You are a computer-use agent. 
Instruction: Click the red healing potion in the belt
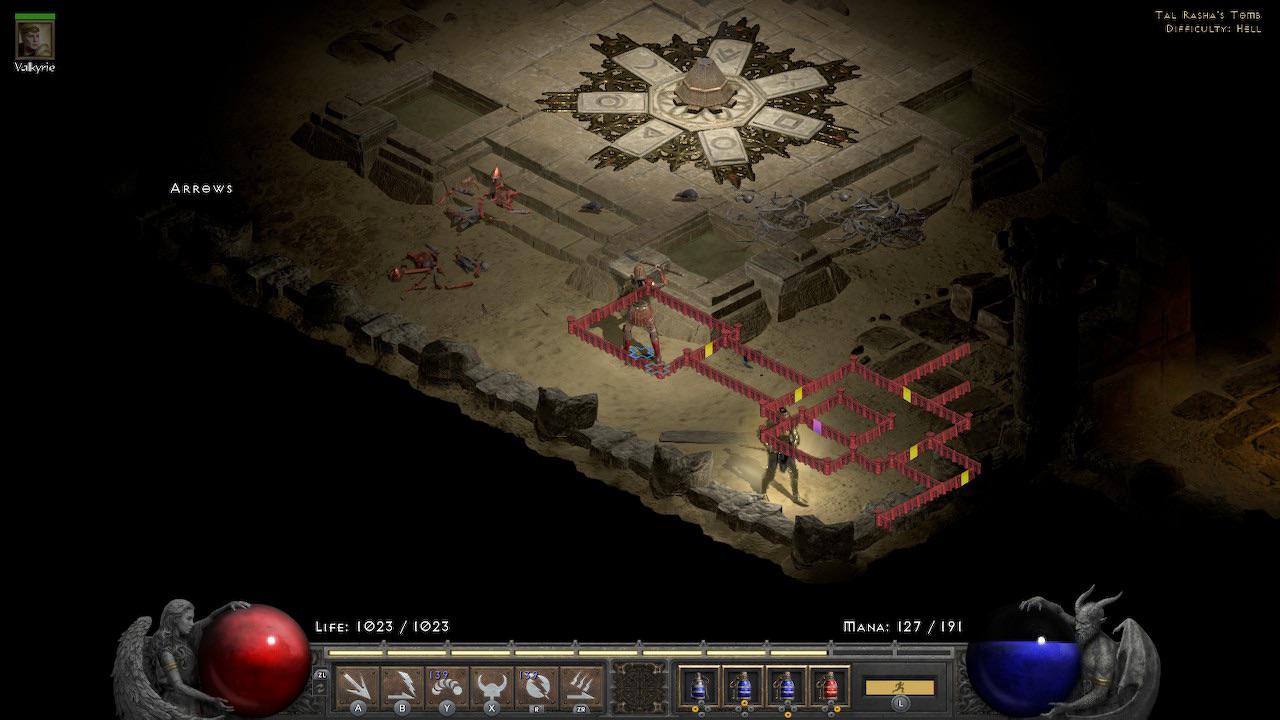831,686
